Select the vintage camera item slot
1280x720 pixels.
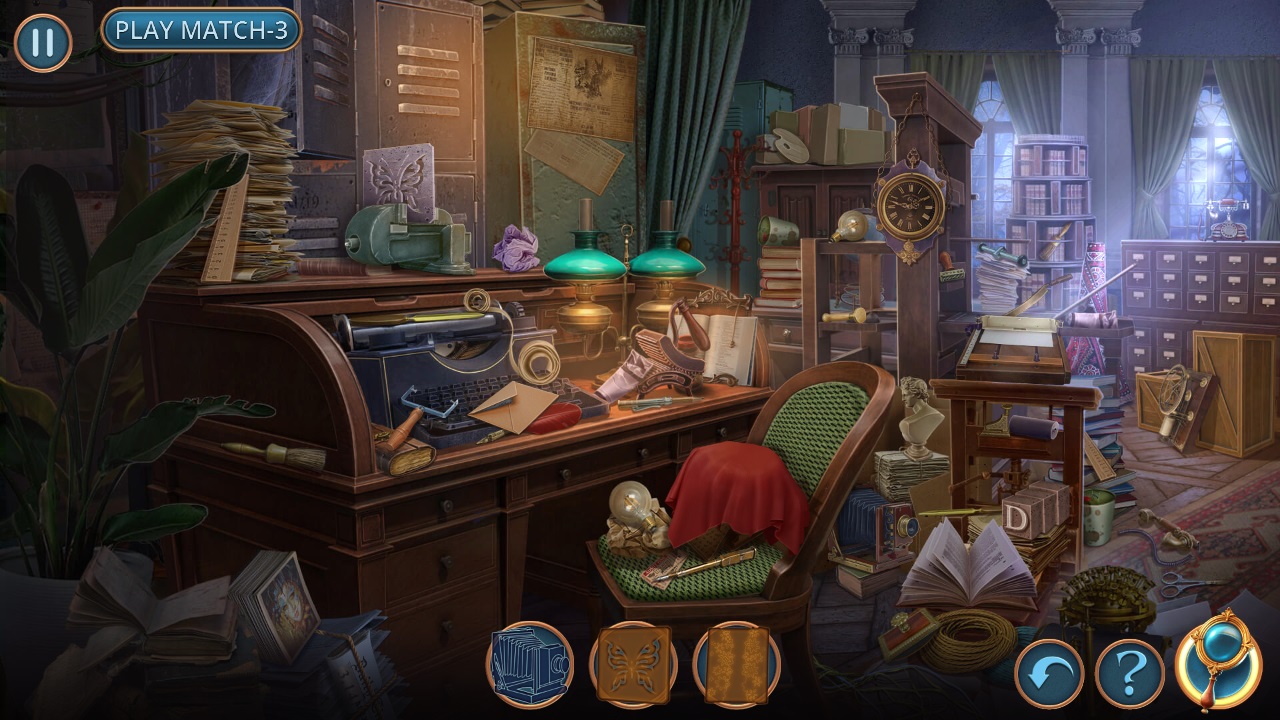(530, 665)
